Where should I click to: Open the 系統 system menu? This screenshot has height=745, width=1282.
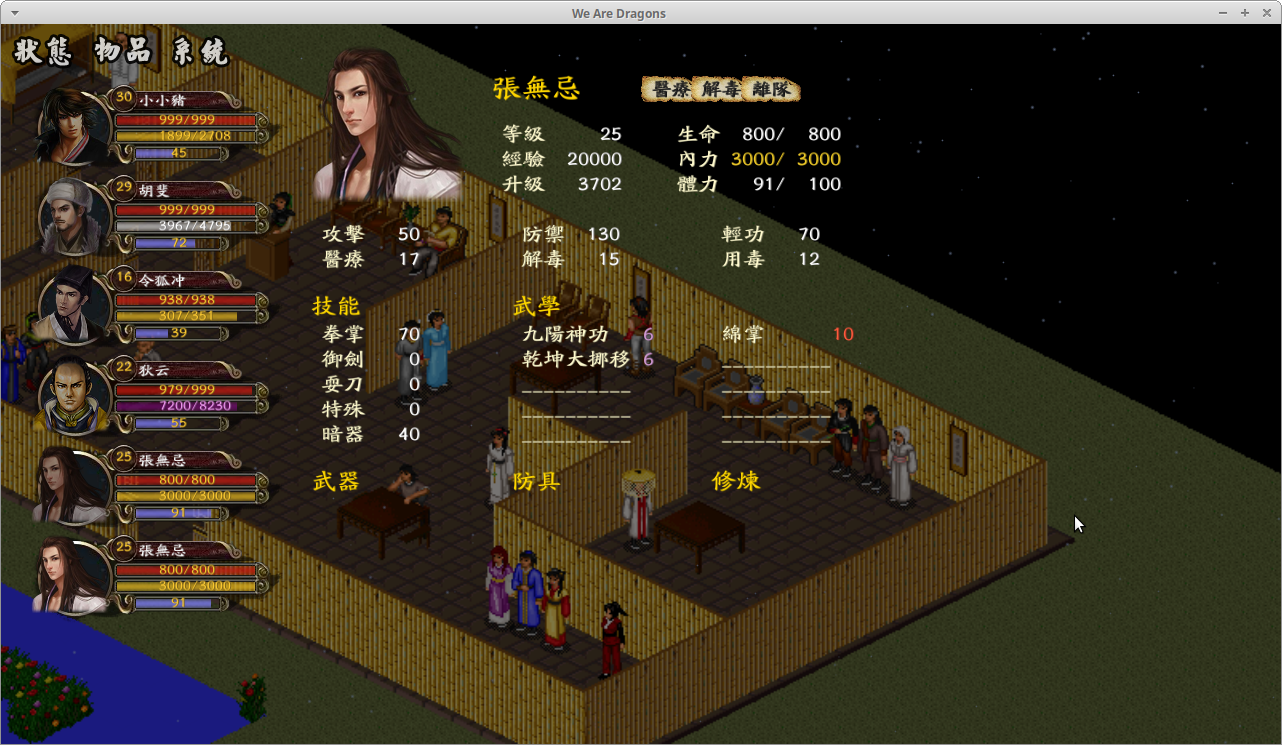pyautogui.click(x=200, y=51)
